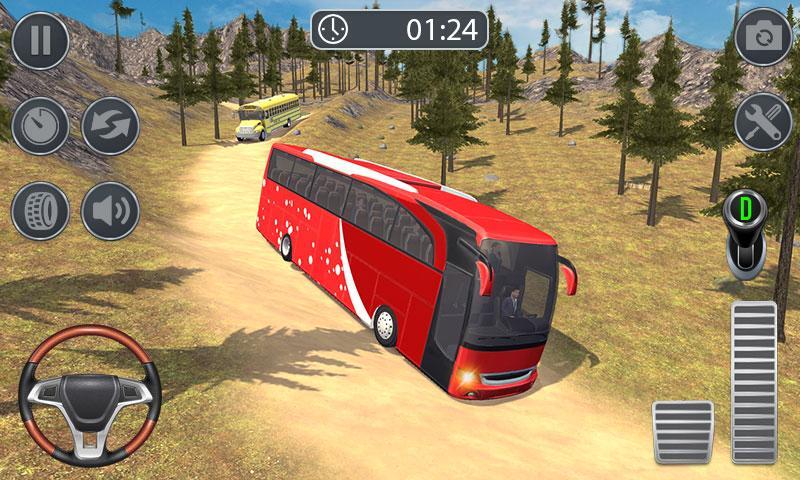Select the tire icon button
Screen dimensions: 800x480
click(40, 211)
